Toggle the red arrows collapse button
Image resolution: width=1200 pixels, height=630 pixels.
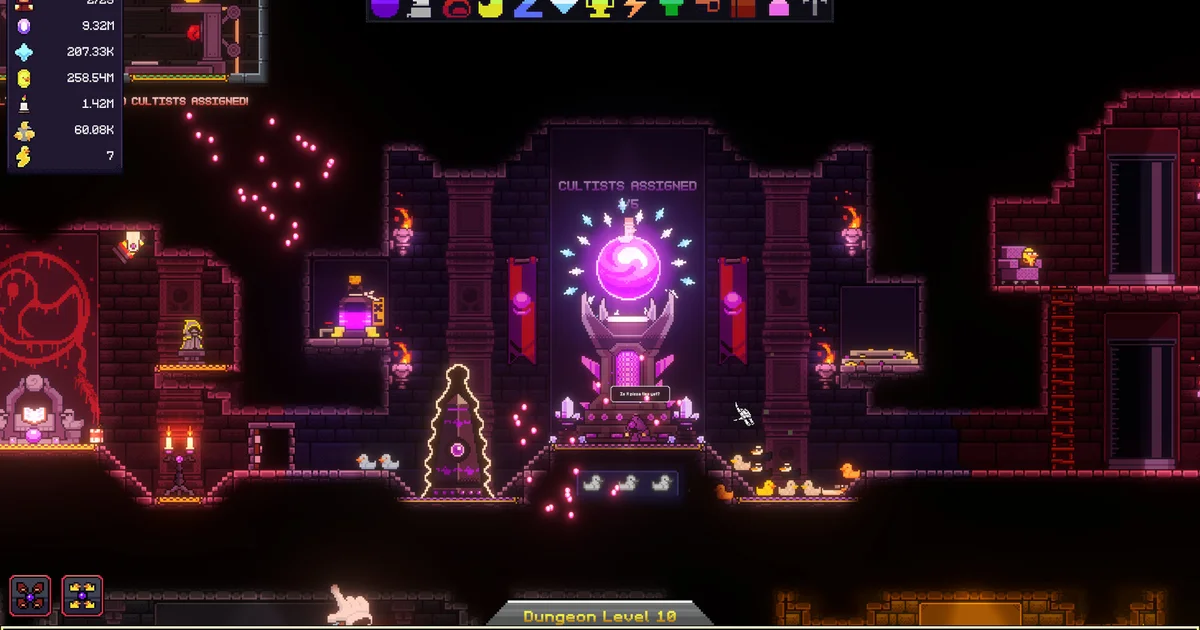click(x=30, y=596)
